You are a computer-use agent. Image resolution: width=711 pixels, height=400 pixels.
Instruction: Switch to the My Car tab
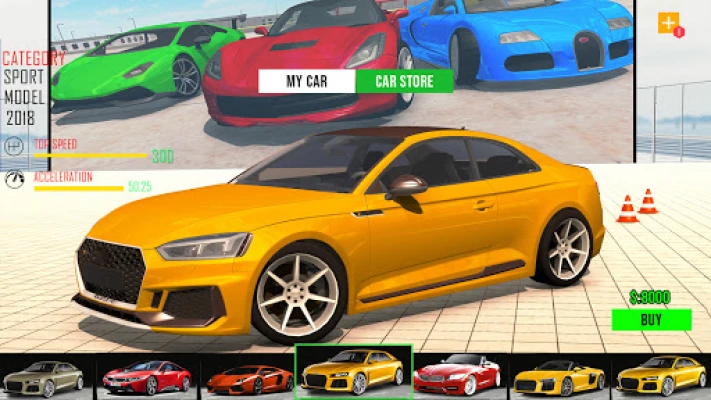click(x=306, y=82)
